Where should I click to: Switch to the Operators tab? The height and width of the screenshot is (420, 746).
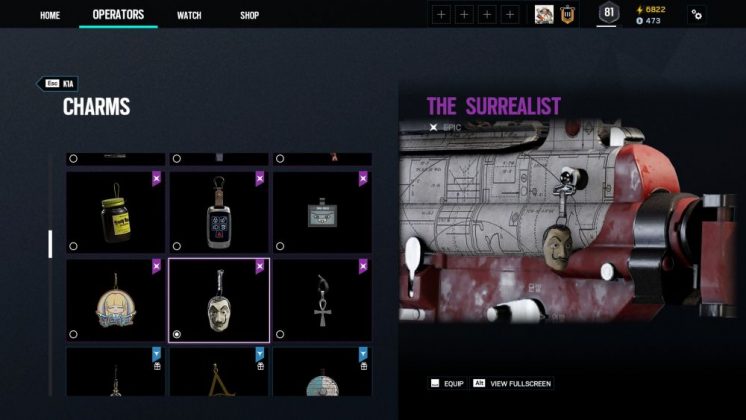118,15
